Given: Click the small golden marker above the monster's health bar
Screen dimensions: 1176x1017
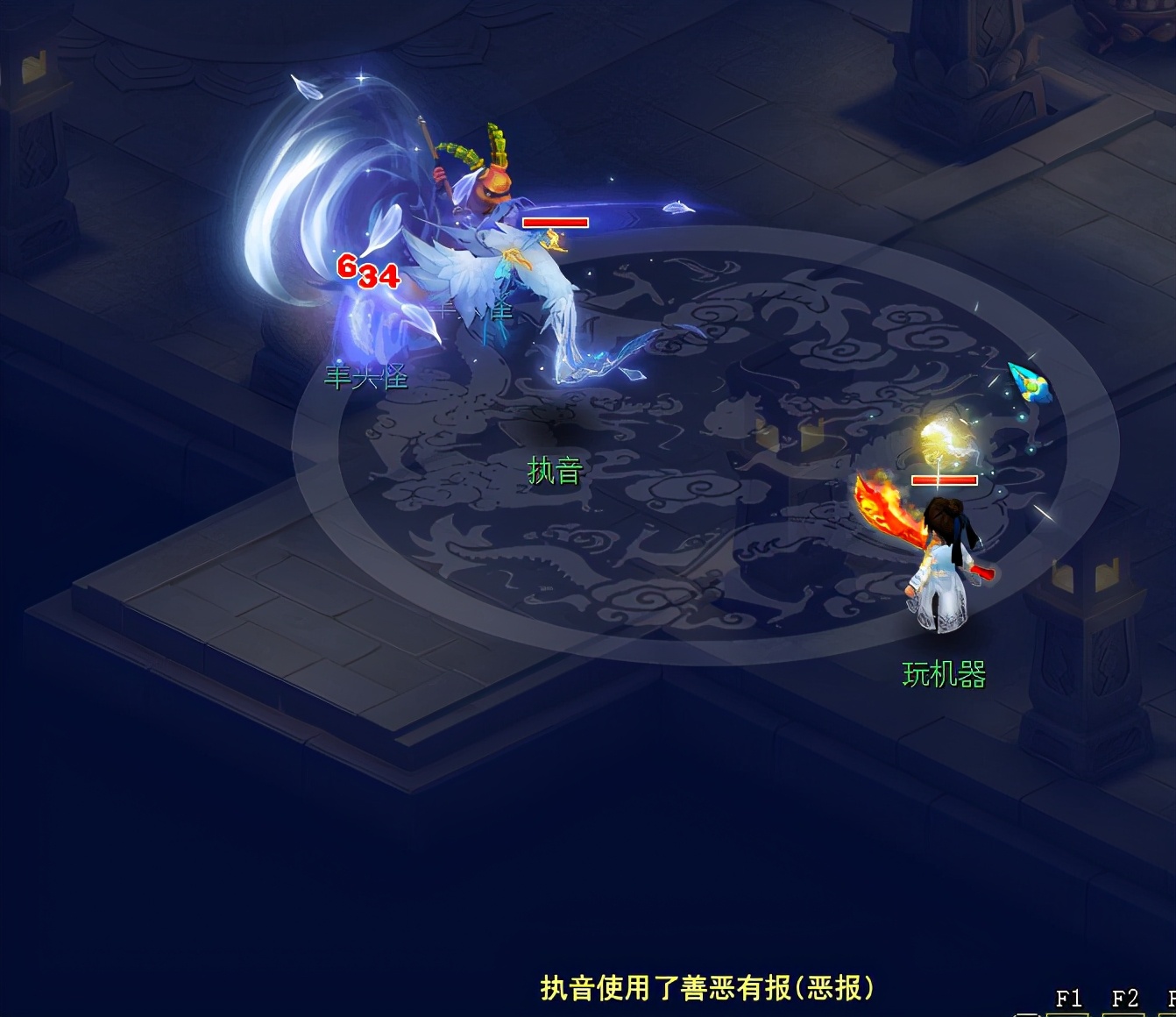Looking at the screenshot, I should 552,238.
